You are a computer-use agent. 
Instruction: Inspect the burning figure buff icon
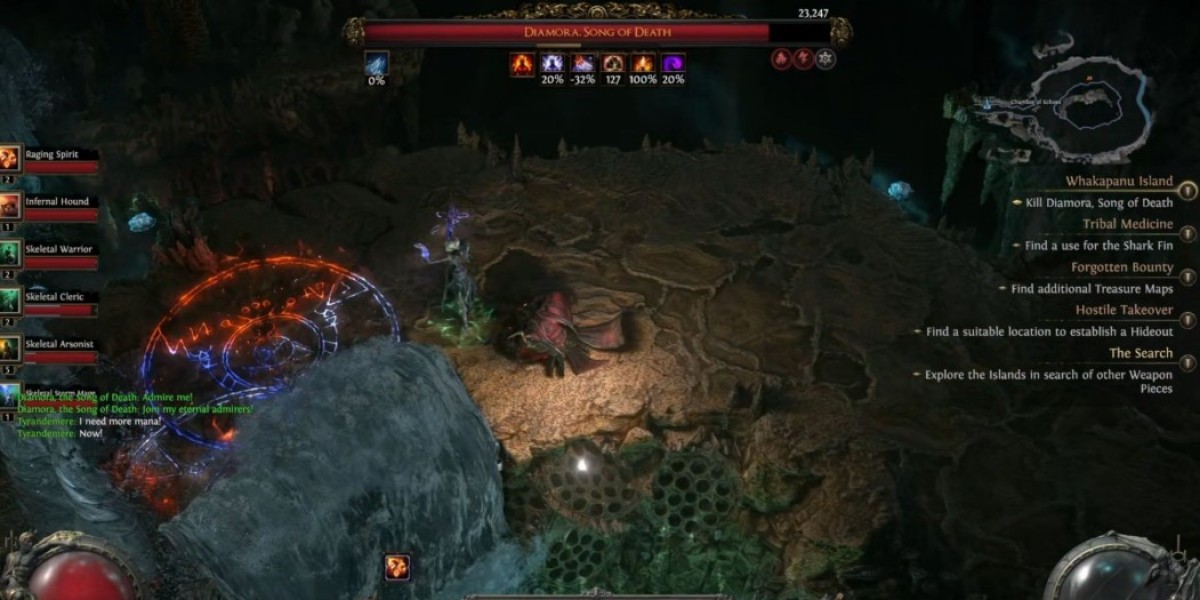pyautogui.click(x=523, y=65)
